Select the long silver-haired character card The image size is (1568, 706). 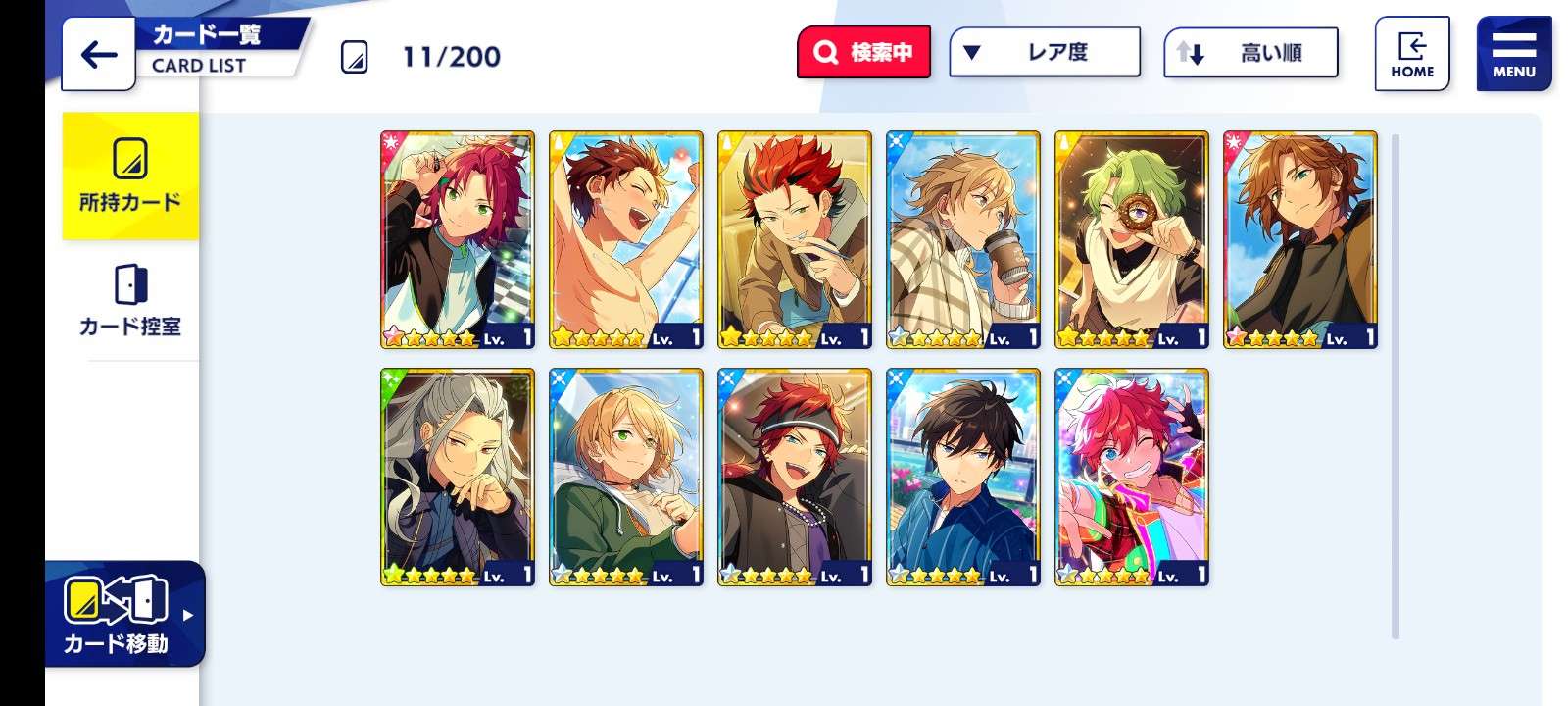click(458, 477)
